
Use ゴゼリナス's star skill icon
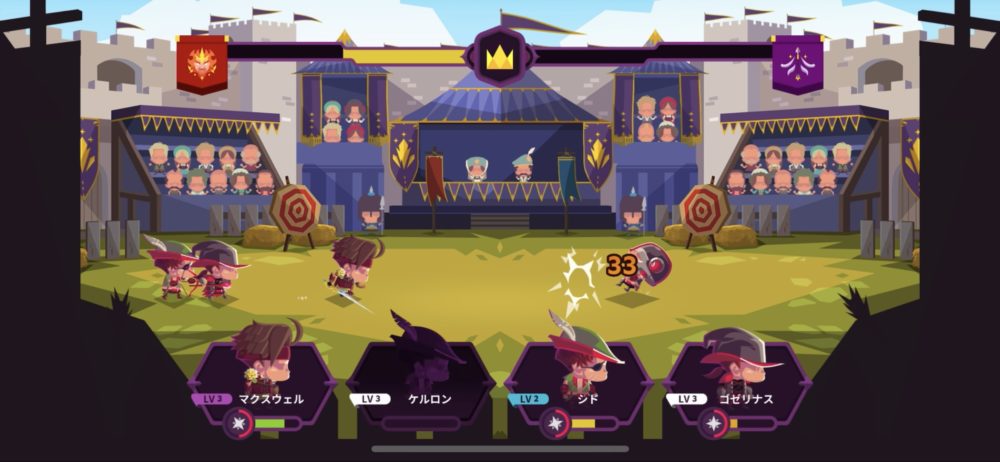[x=713, y=423]
